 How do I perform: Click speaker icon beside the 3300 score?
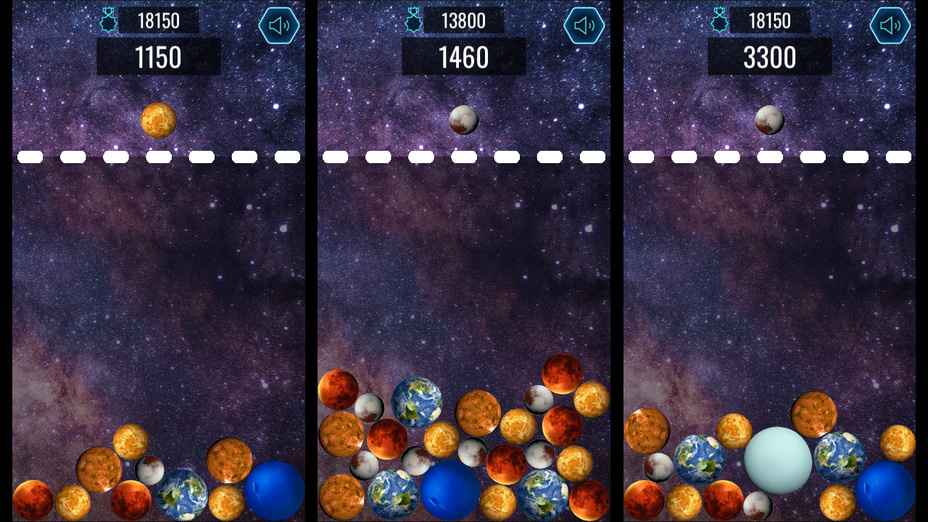889,26
